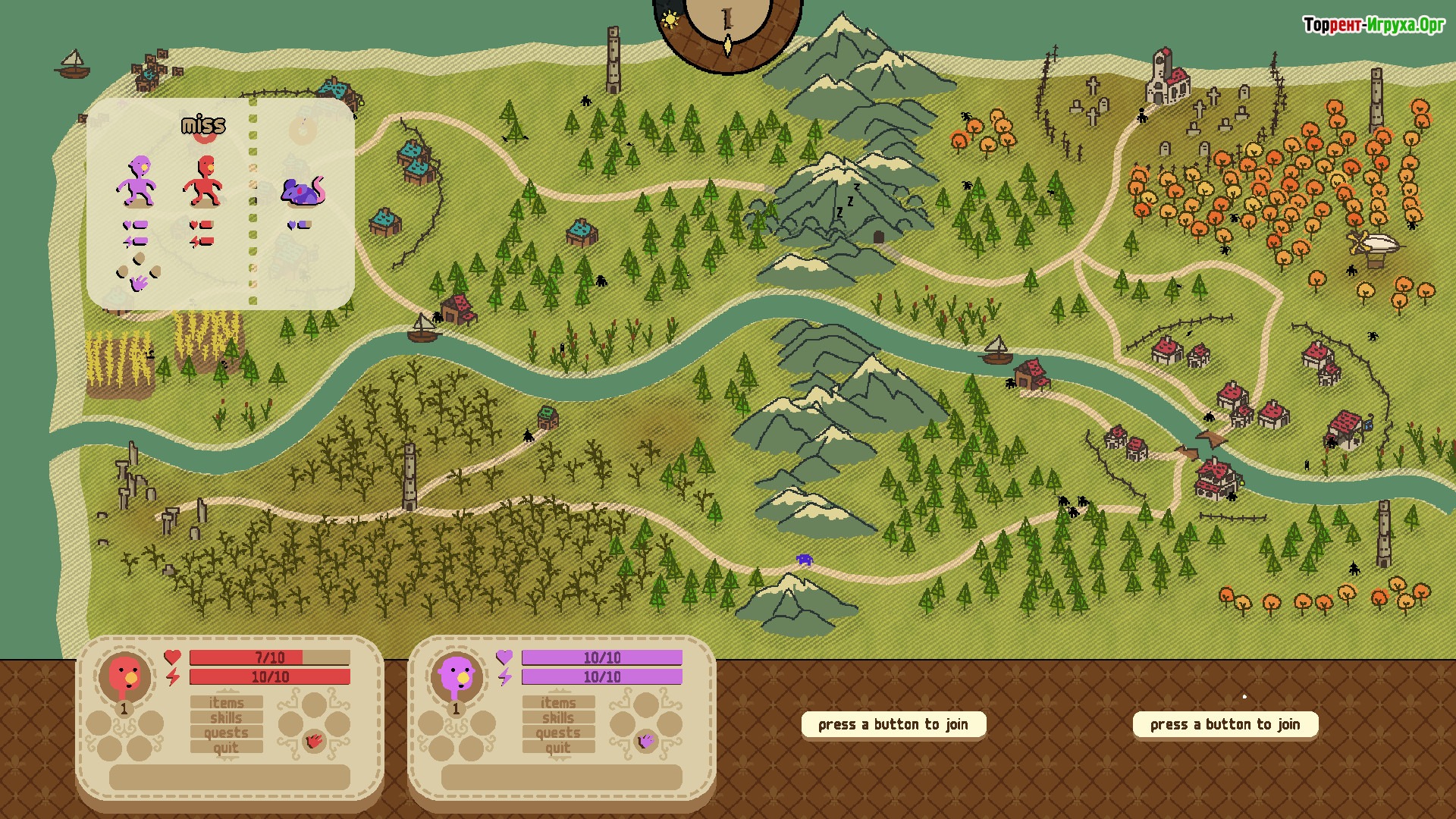
Task: Open items in the purple player's panel
Action: [558, 703]
